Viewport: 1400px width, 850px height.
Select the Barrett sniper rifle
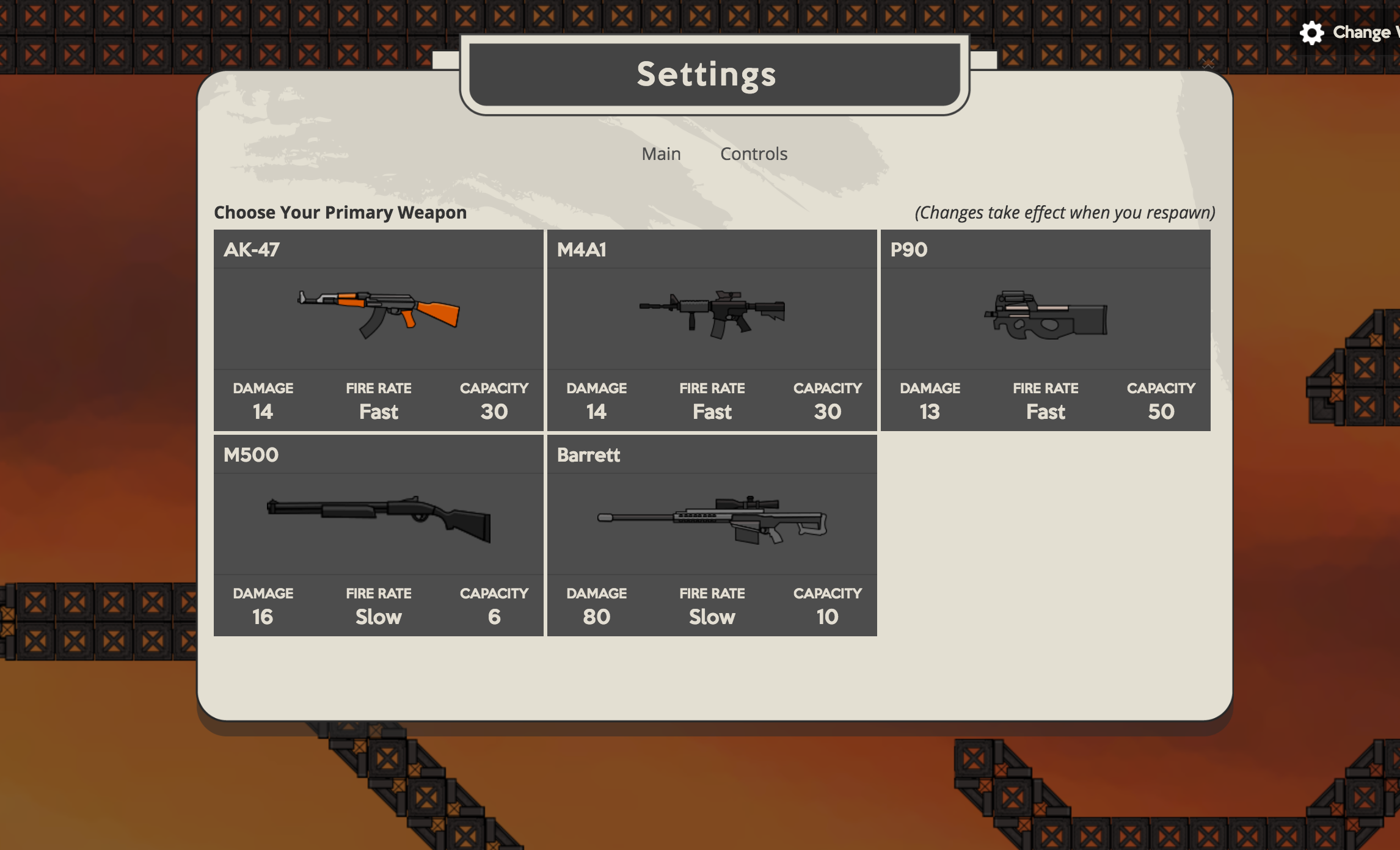click(712, 536)
